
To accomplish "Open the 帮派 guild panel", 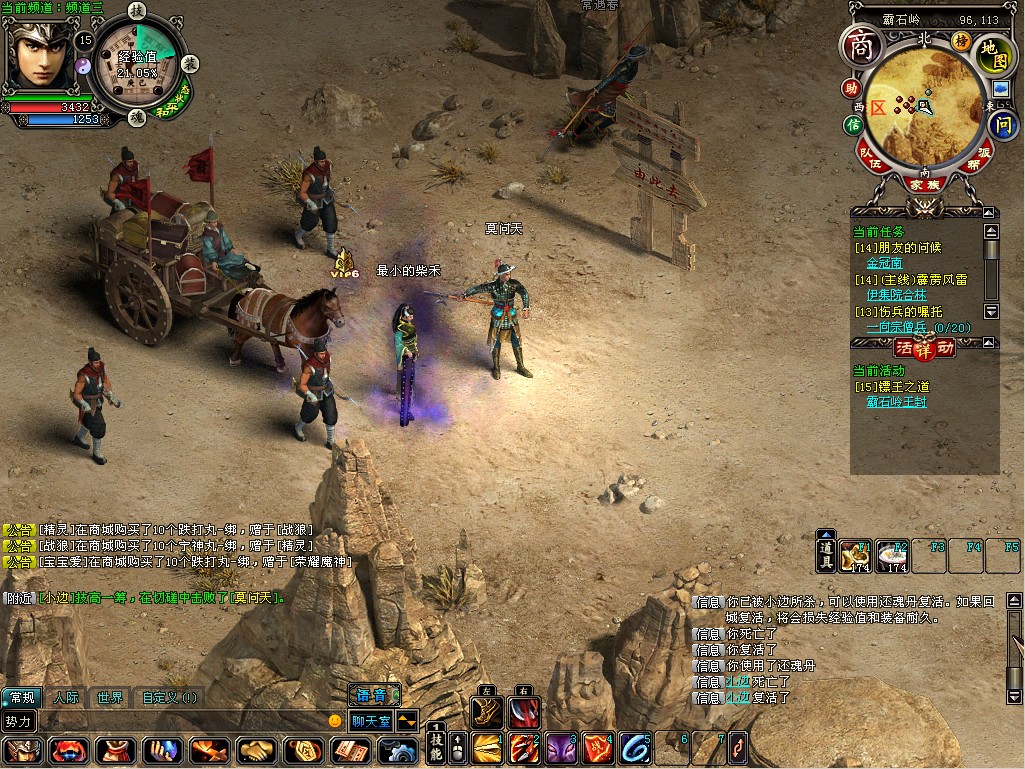I will pyautogui.click(x=981, y=159).
